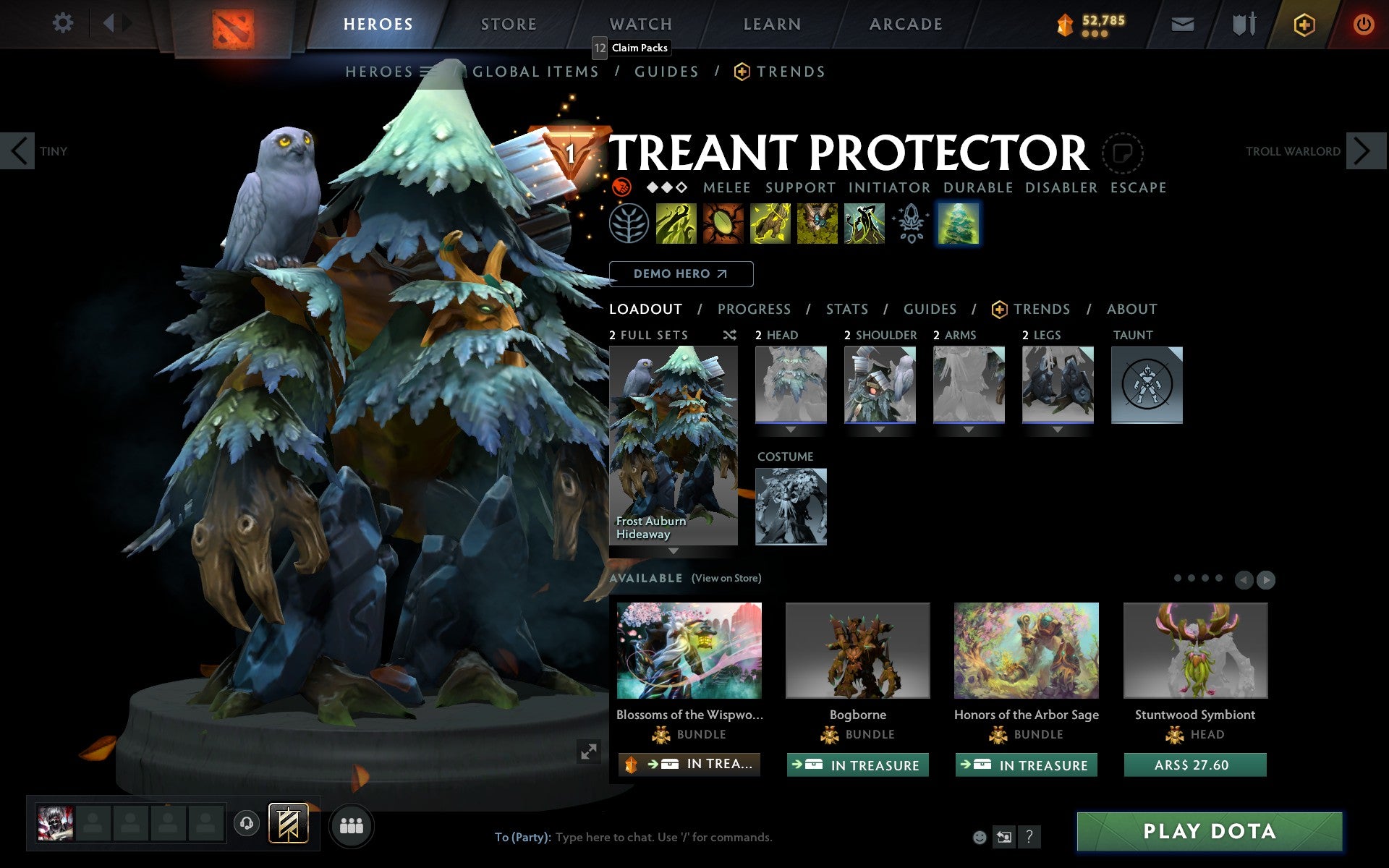
Task: Click the Living Armor ability icon
Action: [770, 225]
